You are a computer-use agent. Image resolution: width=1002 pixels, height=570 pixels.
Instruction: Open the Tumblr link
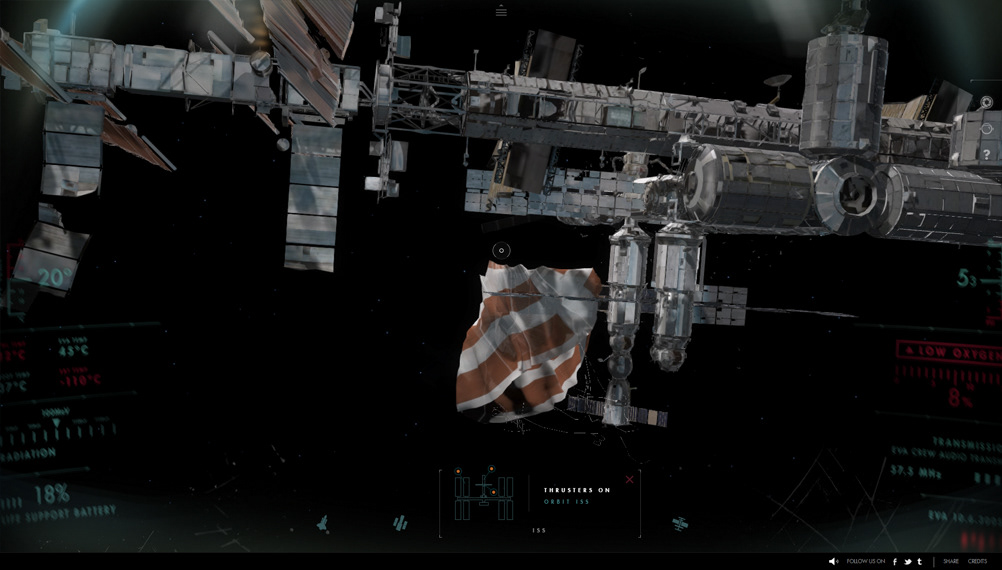[920, 562]
